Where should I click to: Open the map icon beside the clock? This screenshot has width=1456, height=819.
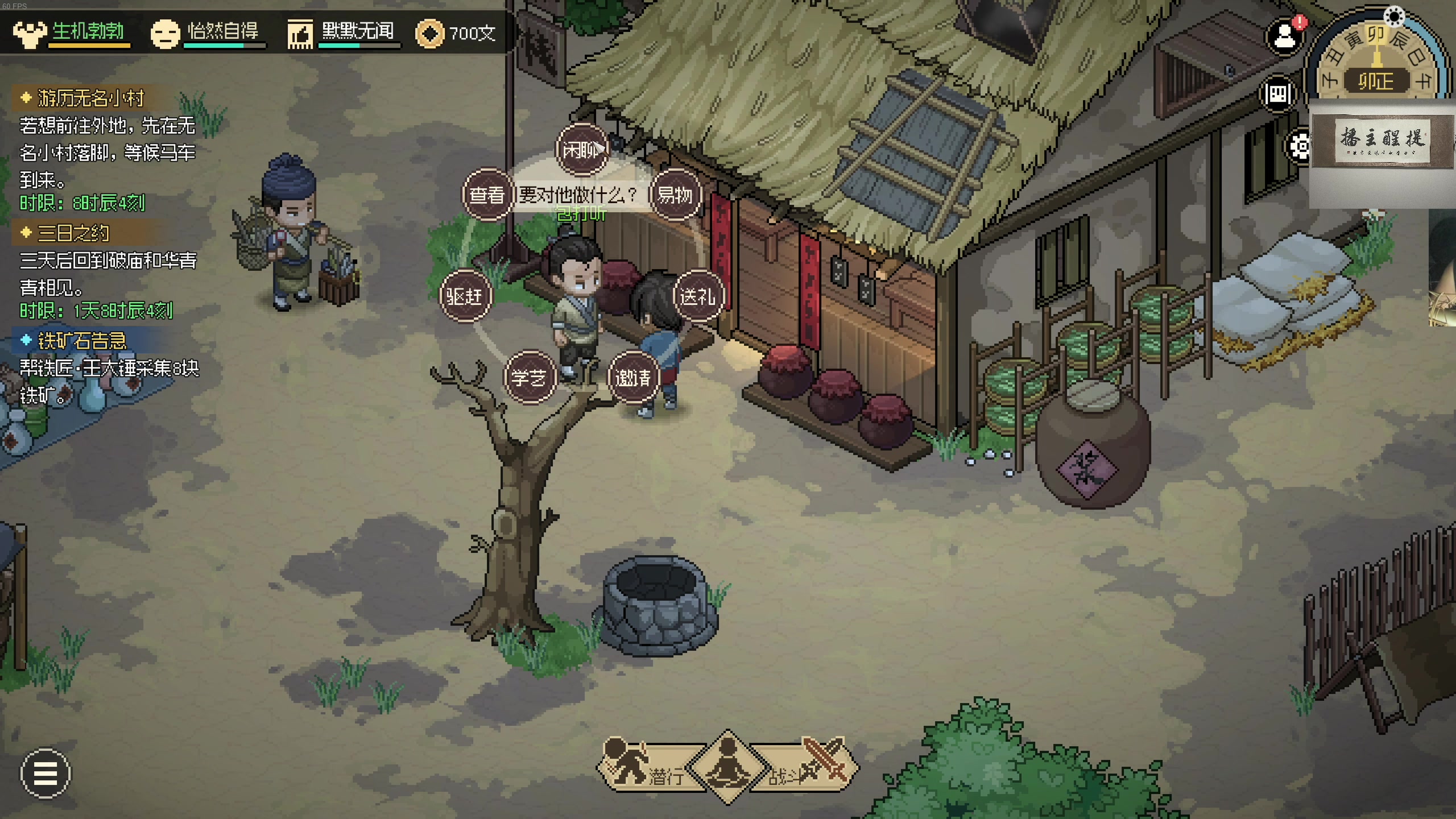[1278, 94]
